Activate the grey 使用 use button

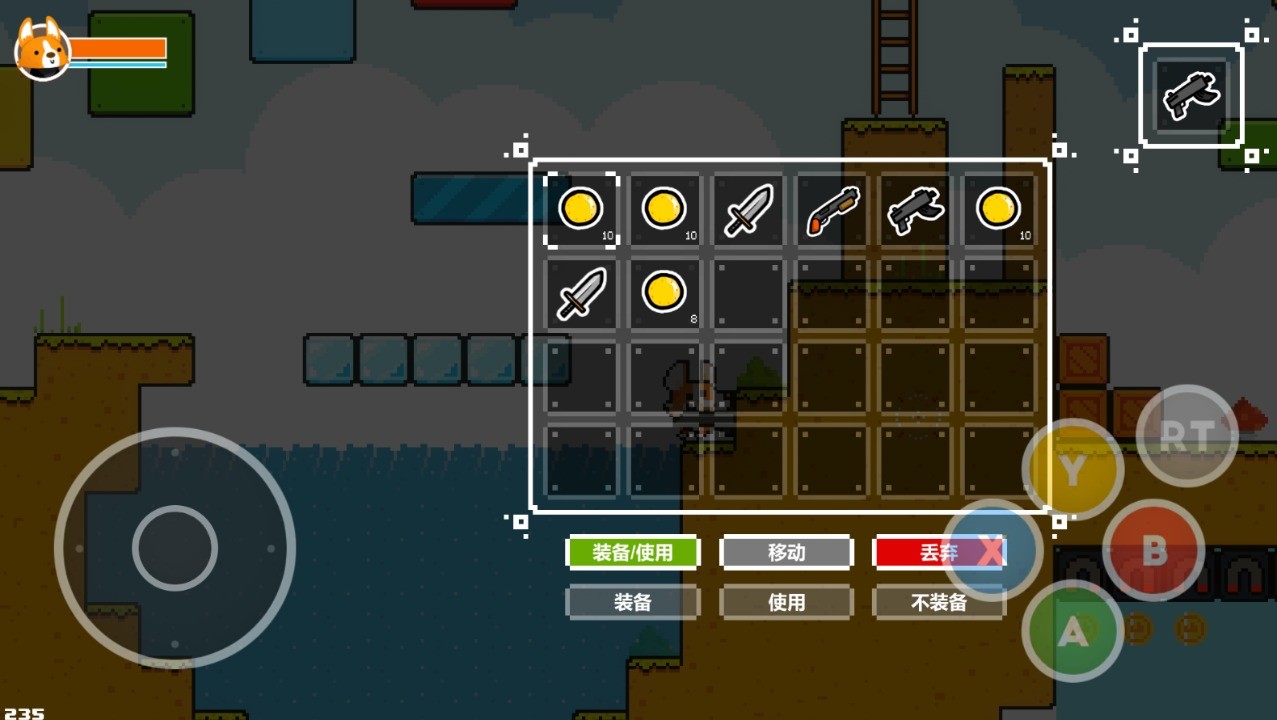tap(786, 602)
